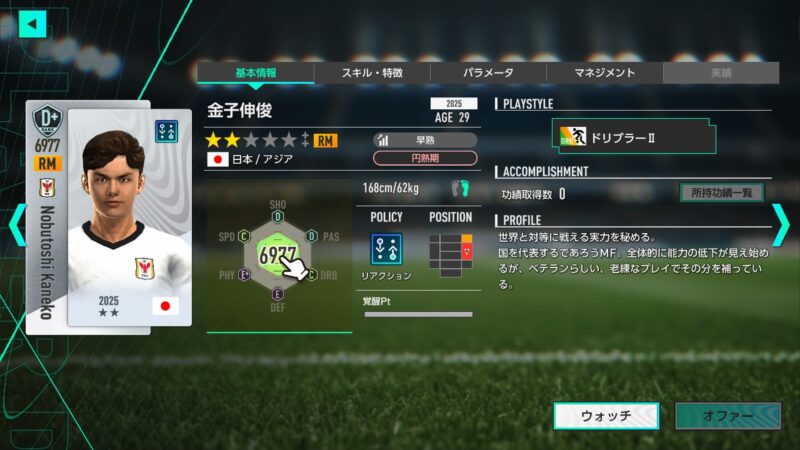Viewport: 800px width, 450px height.
Task: Show the next player with right arrow
Action: [781, 225]
